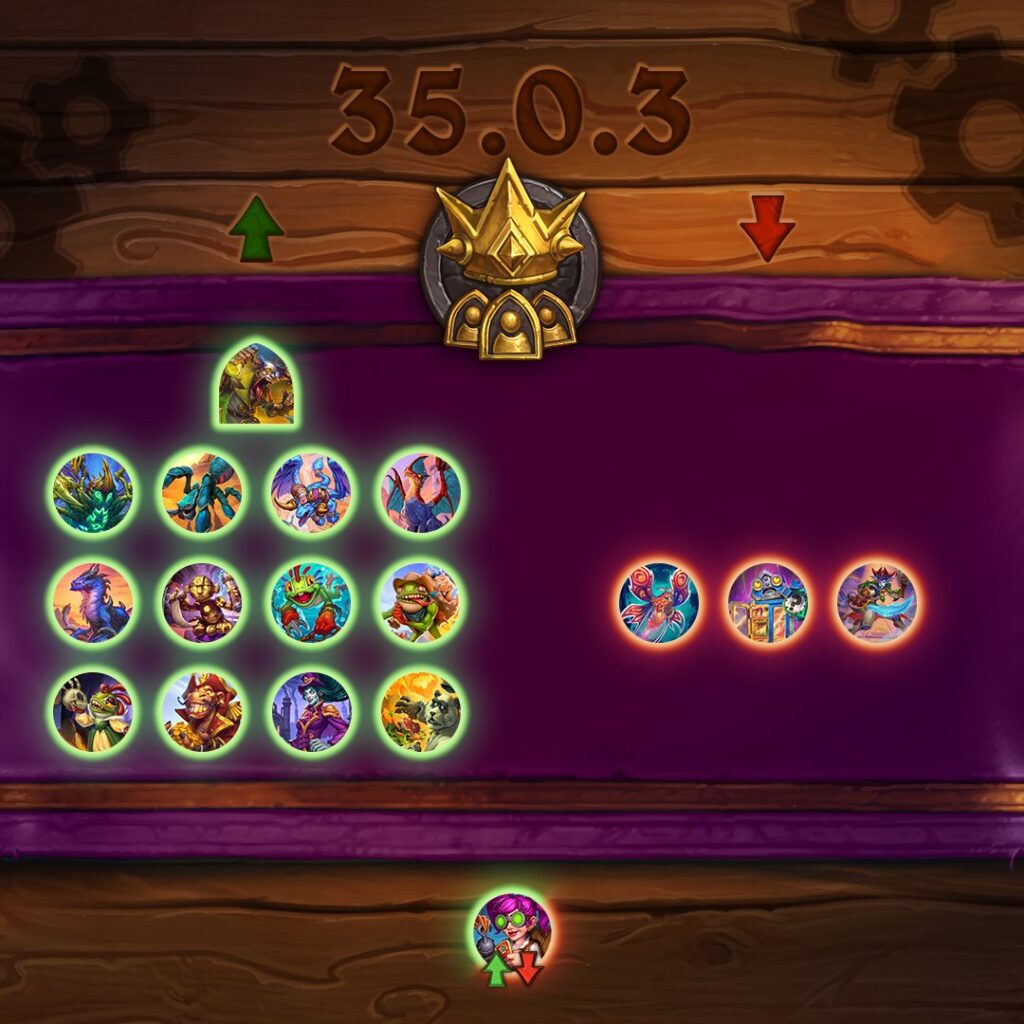The image size is (1024, 1024).
Task: Select the arched ogre hero portrait
Action: [256, 384]
